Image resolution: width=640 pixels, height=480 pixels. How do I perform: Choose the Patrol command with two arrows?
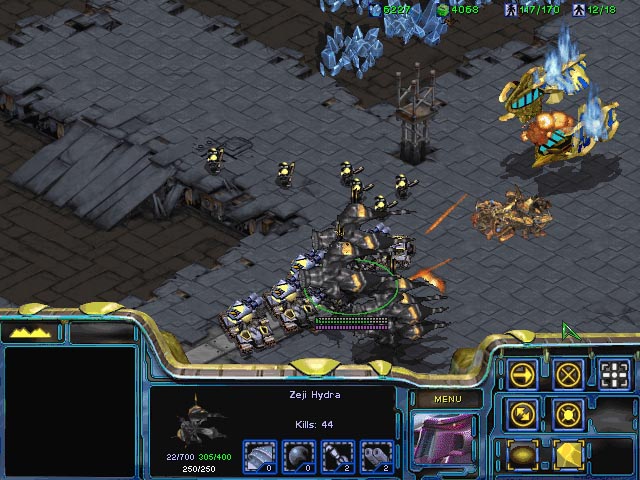(x=523, y=413)
